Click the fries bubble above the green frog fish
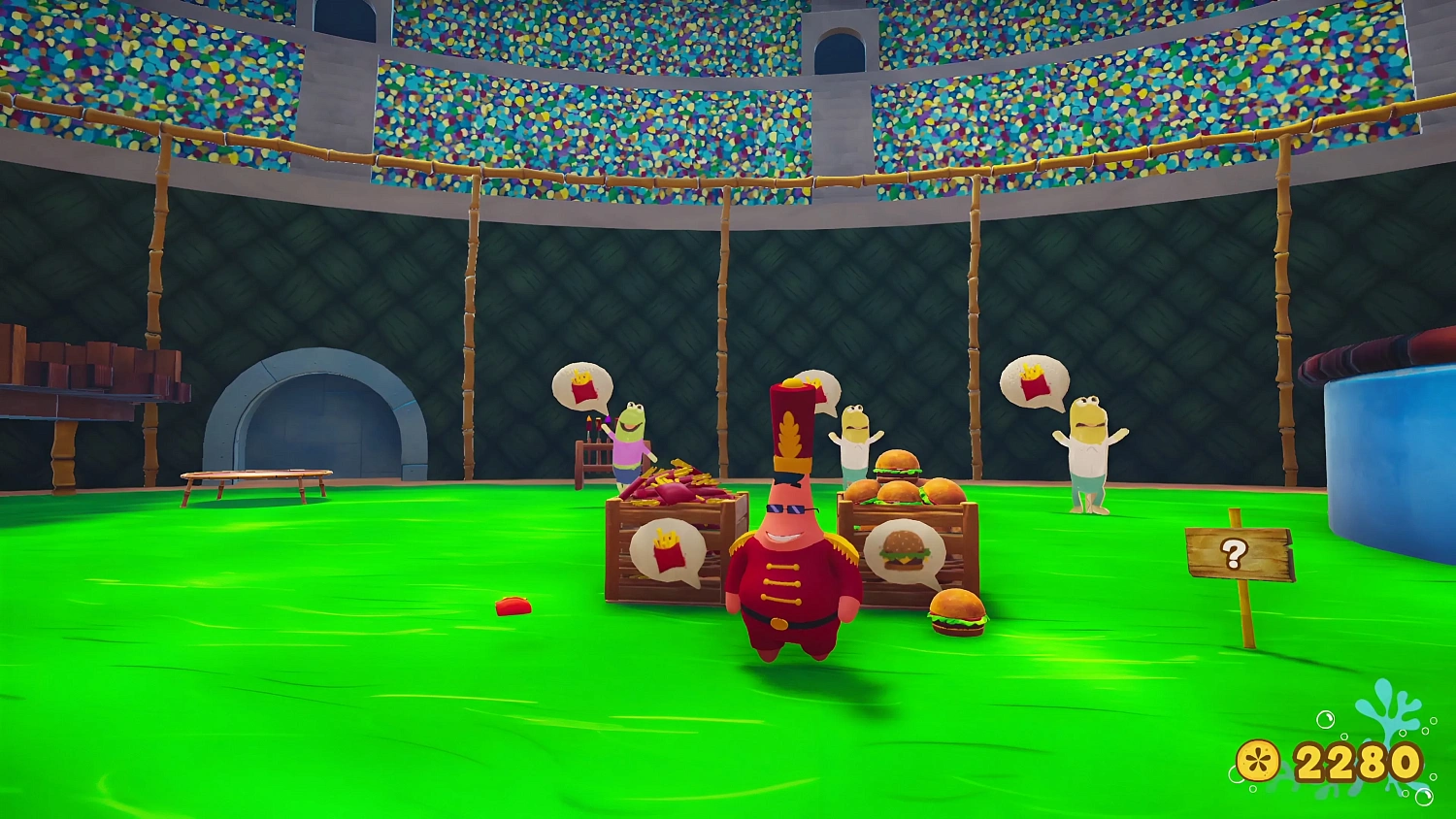The height and width of the screenshot is (819, 1456). tap(580, 386)
